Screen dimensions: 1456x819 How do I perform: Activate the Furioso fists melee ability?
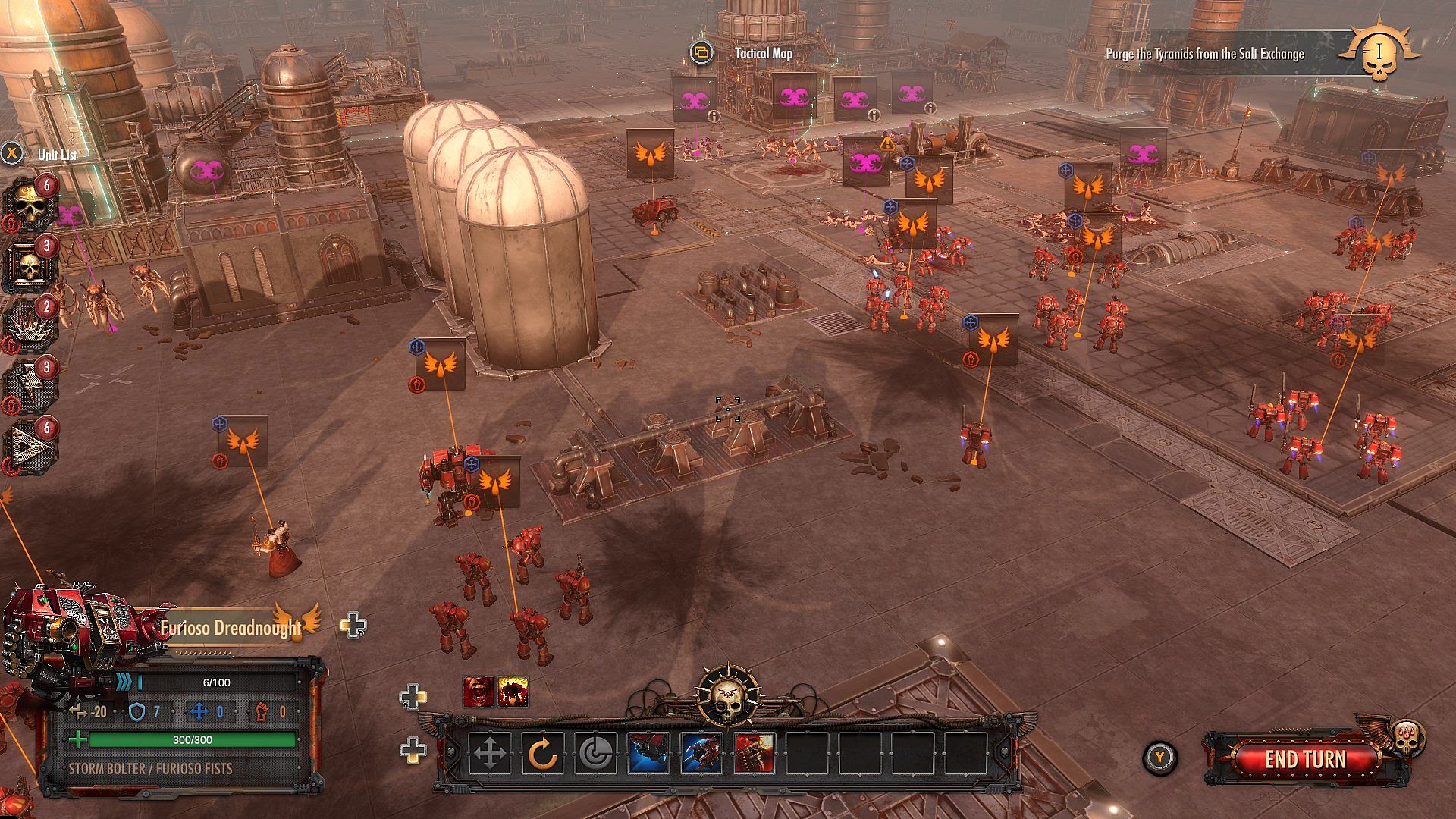tap(701, 754)
